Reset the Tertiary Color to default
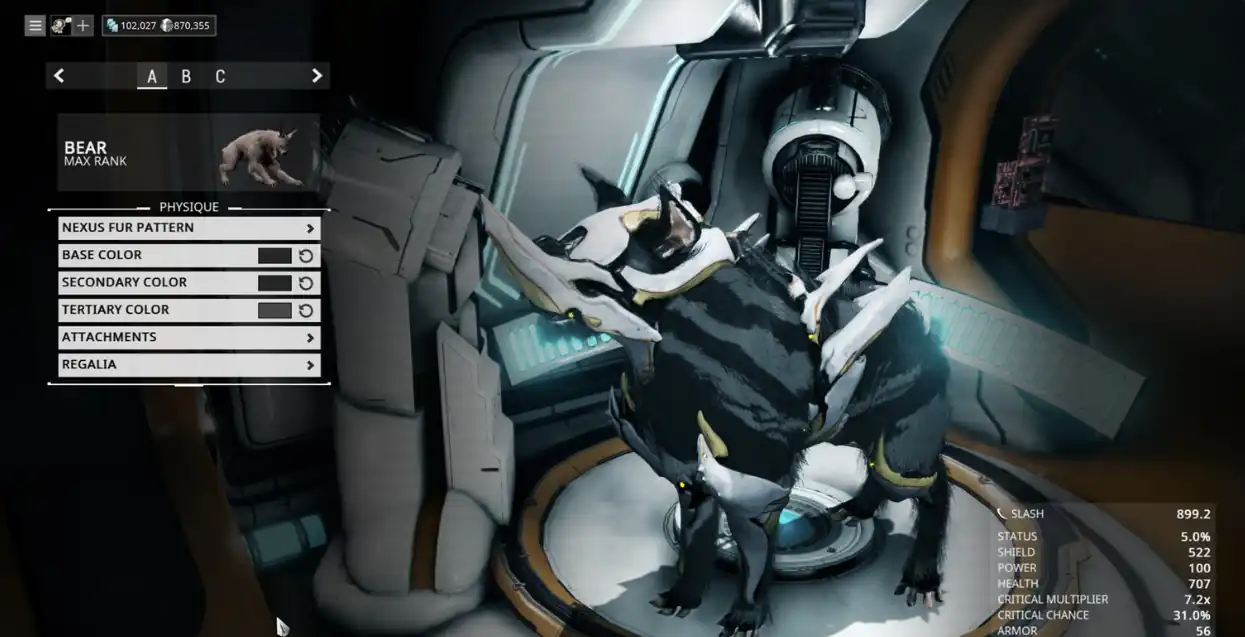1245x637 pixels. tap(306, 310)
